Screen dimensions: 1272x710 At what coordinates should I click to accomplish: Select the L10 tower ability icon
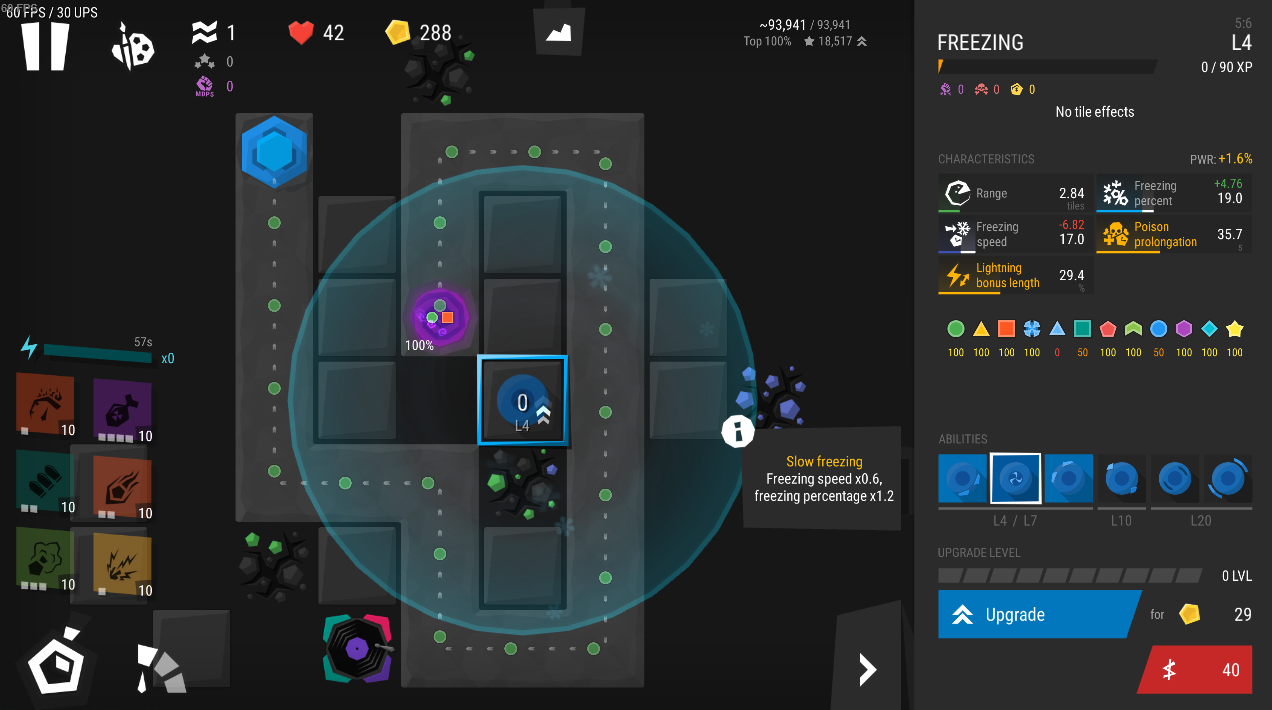[1121, 479]
